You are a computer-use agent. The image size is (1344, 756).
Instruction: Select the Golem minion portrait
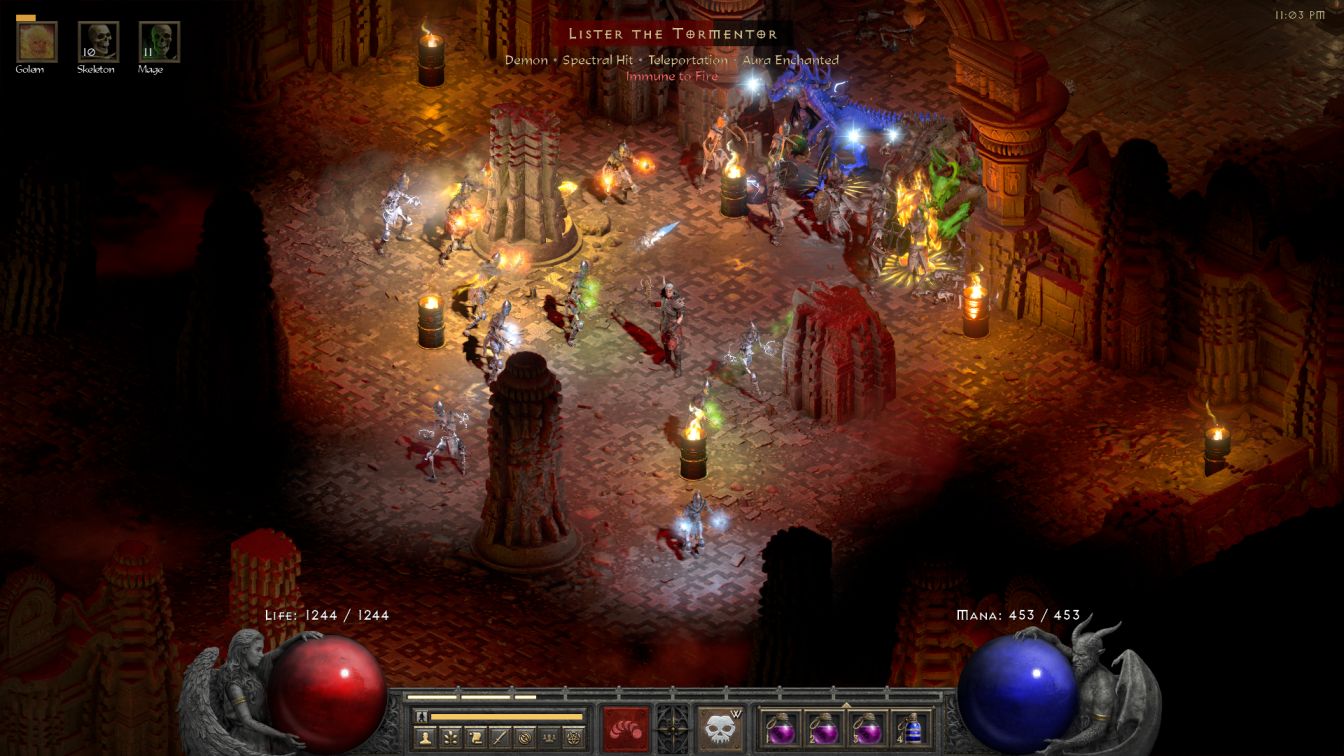coord(37,42)
